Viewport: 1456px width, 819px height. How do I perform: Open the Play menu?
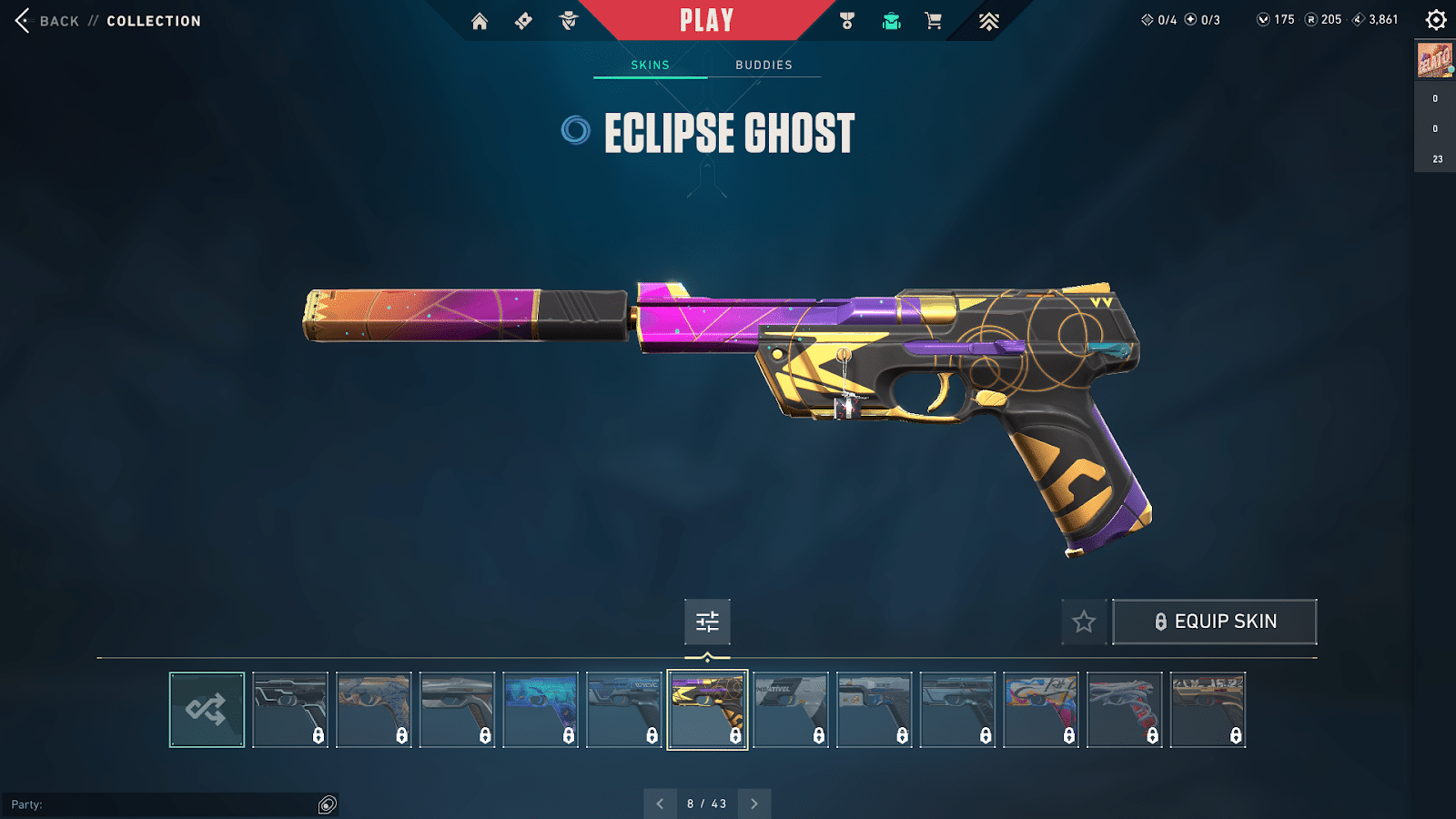[x=707, y=19]
